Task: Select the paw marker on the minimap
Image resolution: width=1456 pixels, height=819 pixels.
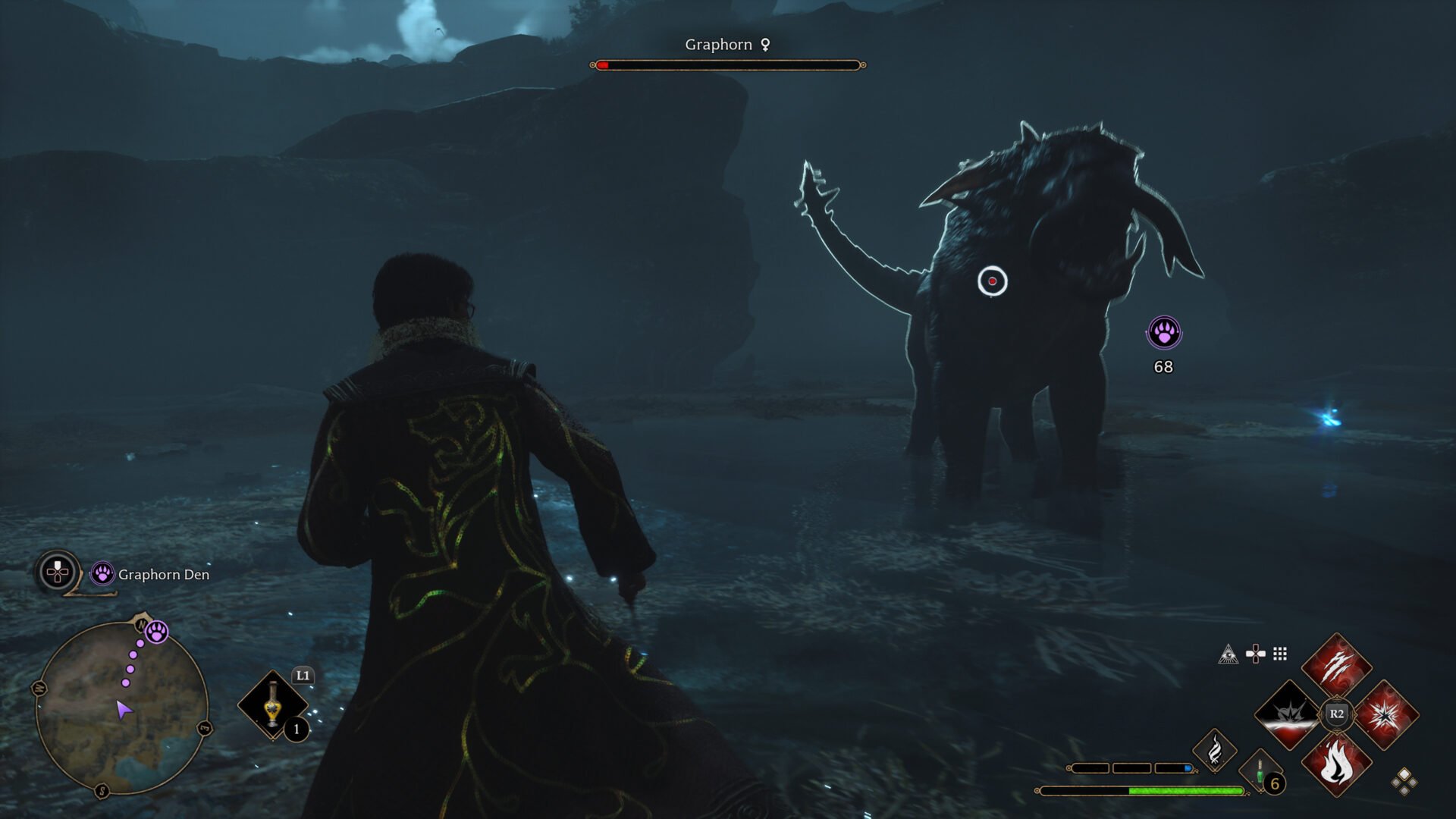Action: (x=157, y=632)
